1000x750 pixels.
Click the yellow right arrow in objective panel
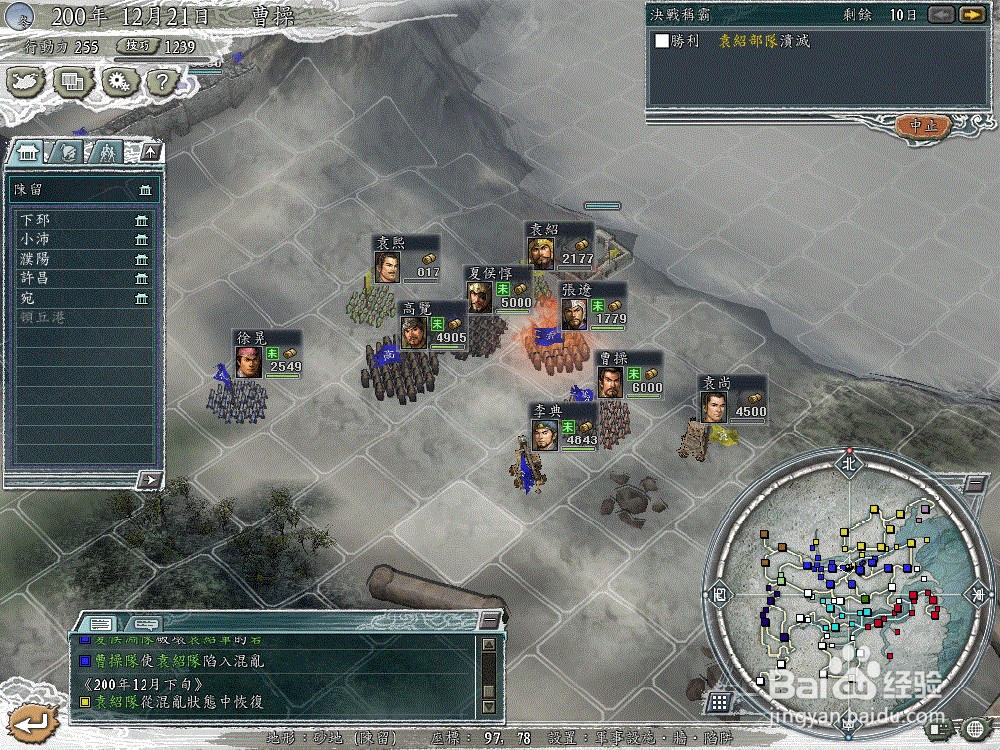(x=970, y=15)
